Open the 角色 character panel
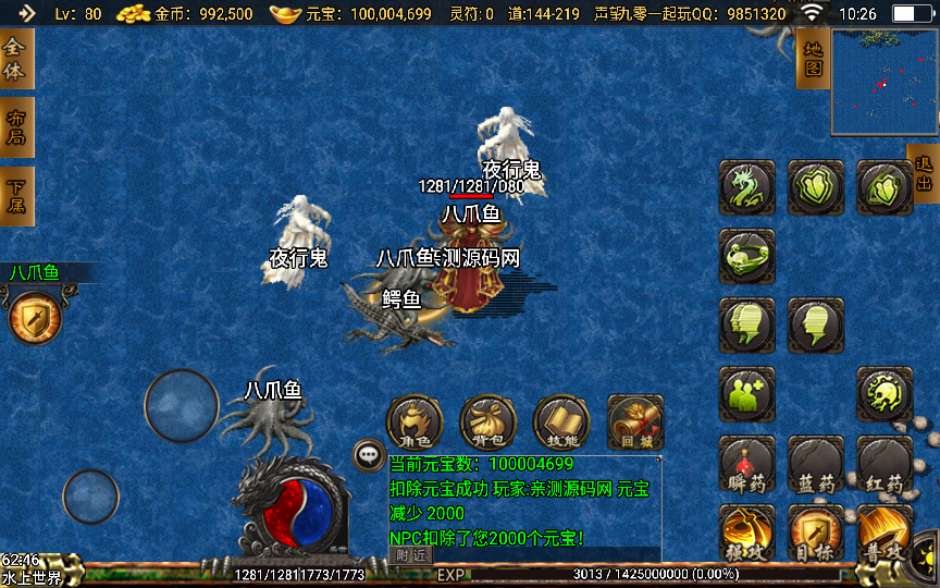Image resolution: width=940 pixels, height=588 pixels. point(414,423)
